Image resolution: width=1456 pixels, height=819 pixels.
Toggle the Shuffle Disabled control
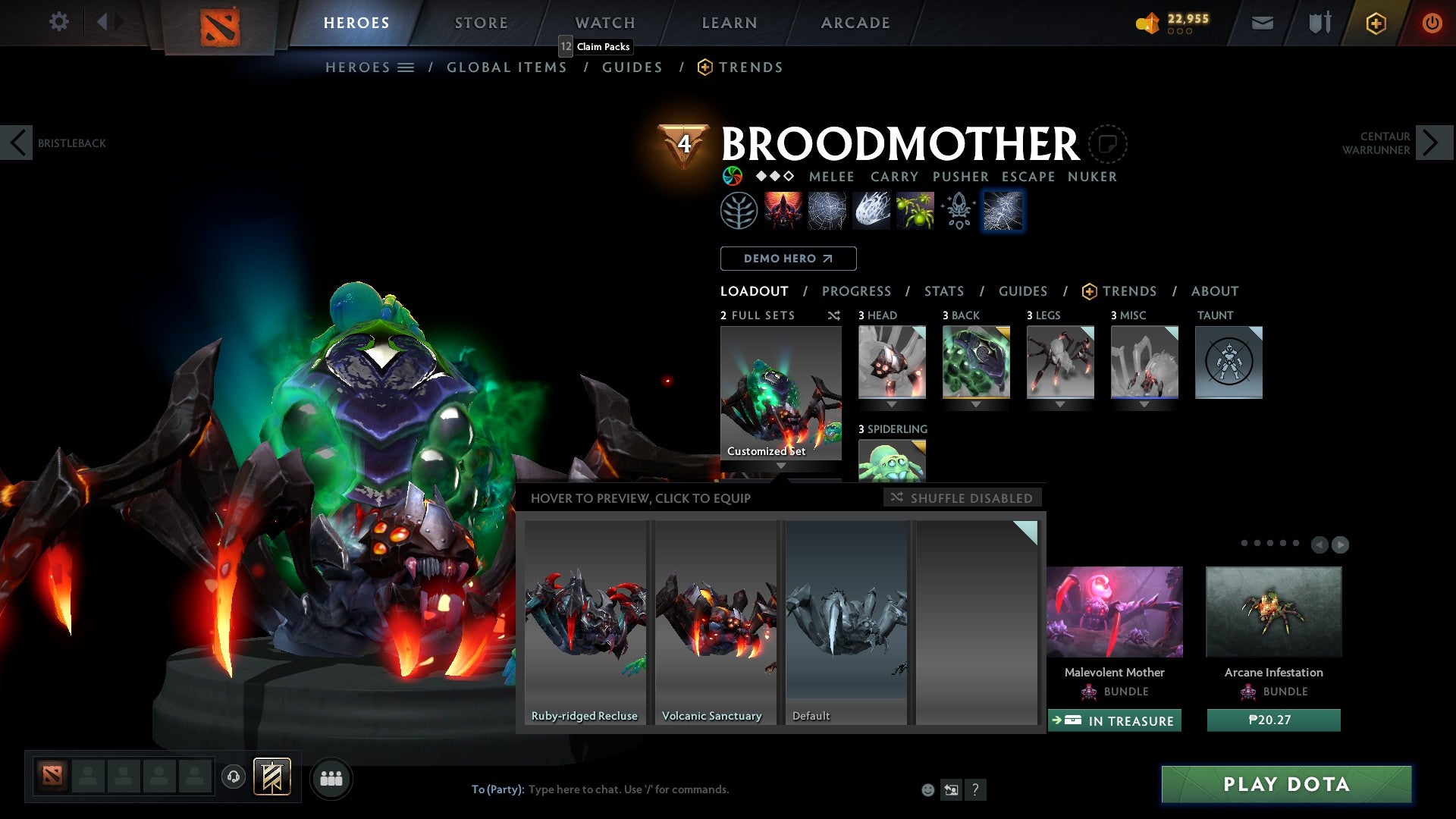(962, 498)
